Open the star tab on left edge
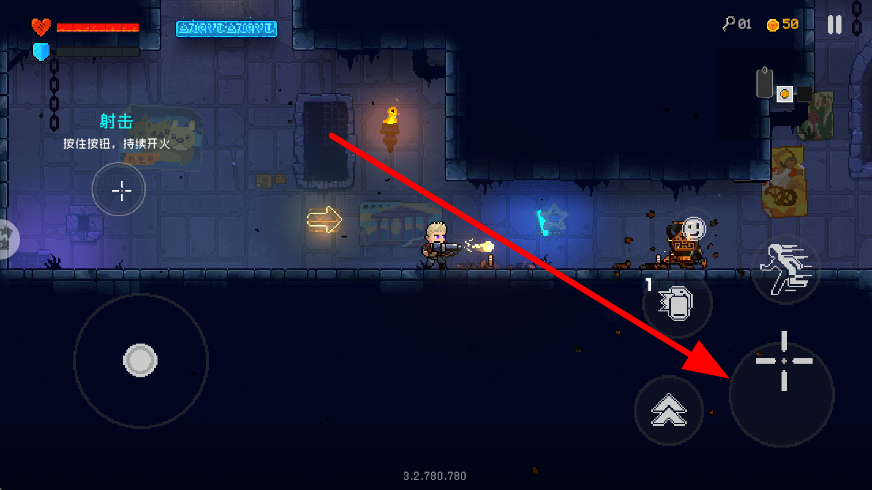This screenshot has width=872, height=490. pyautogui.click(x=6, y=238)
